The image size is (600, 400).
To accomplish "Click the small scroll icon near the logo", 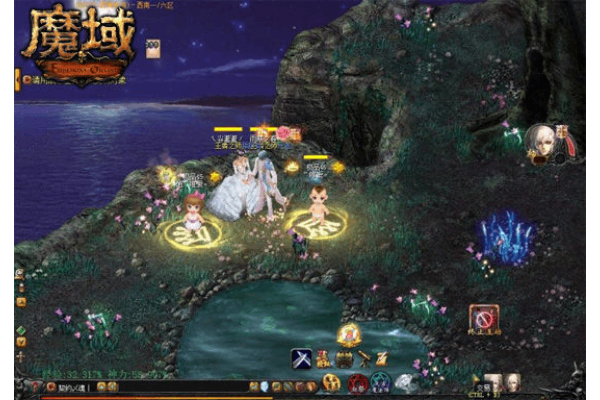I will point(153,47).
